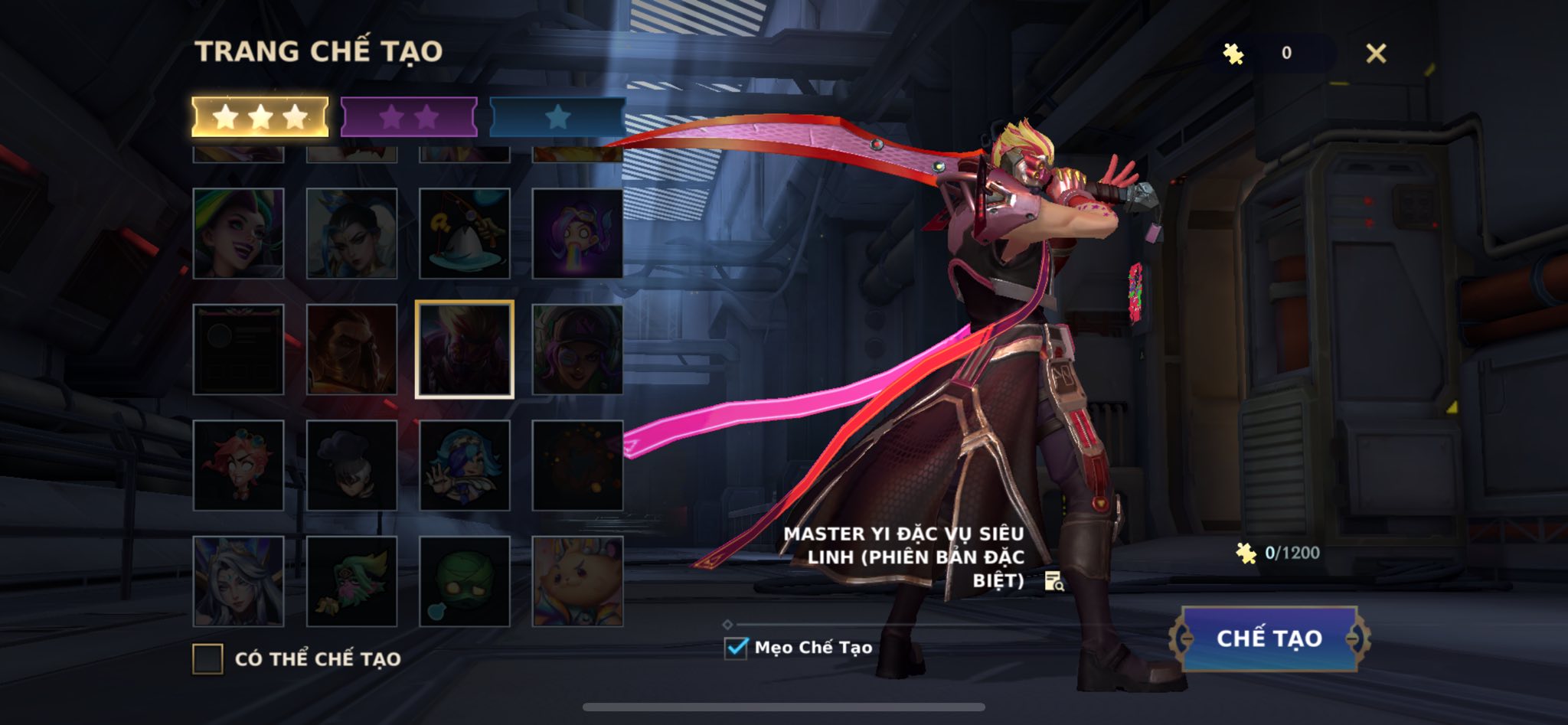Choose the red-haired goggles chibi emote

pyautogui.click(x=238, y=465)
